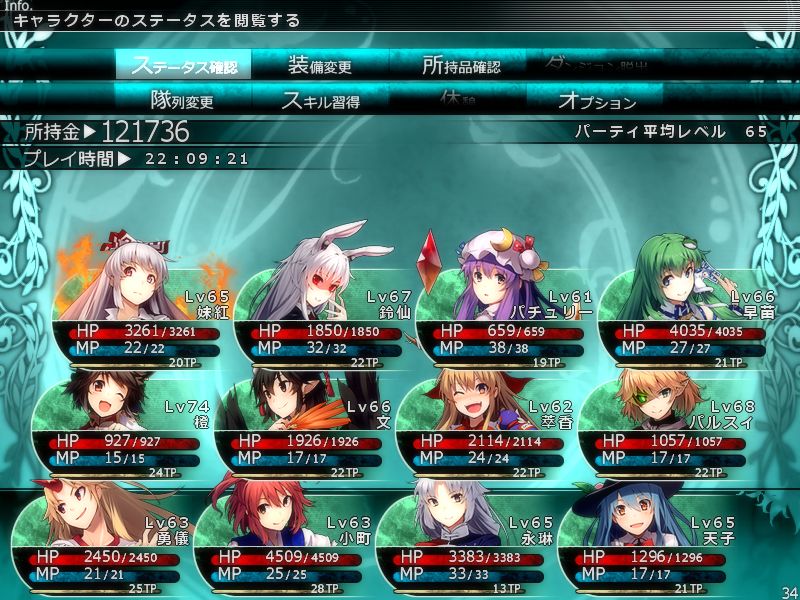
Task: Open the オプション options menu
Action: 596,100
